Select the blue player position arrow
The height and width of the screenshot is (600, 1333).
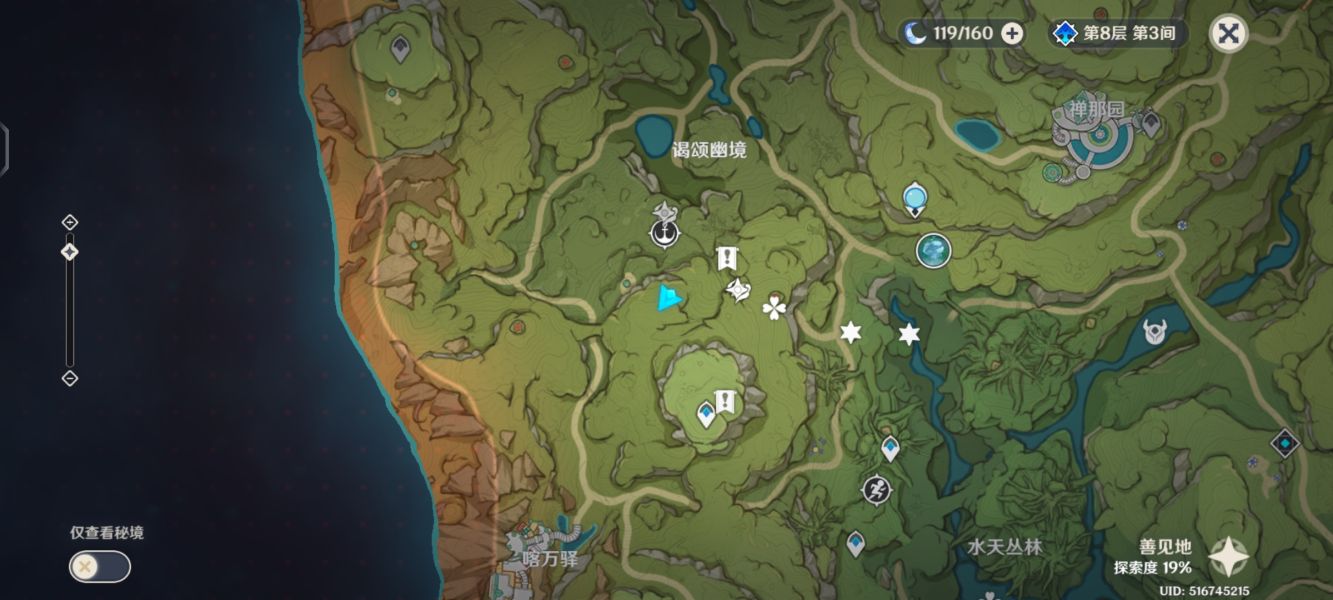[669, 298]
